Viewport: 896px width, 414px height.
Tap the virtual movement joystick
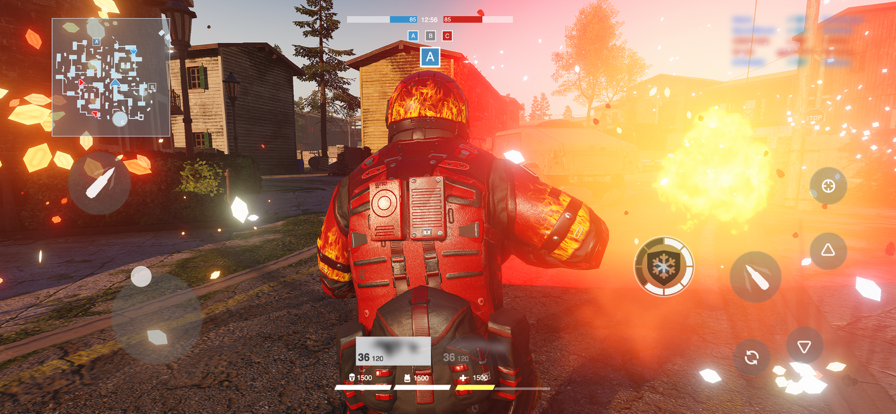click(x=142, y=277)
